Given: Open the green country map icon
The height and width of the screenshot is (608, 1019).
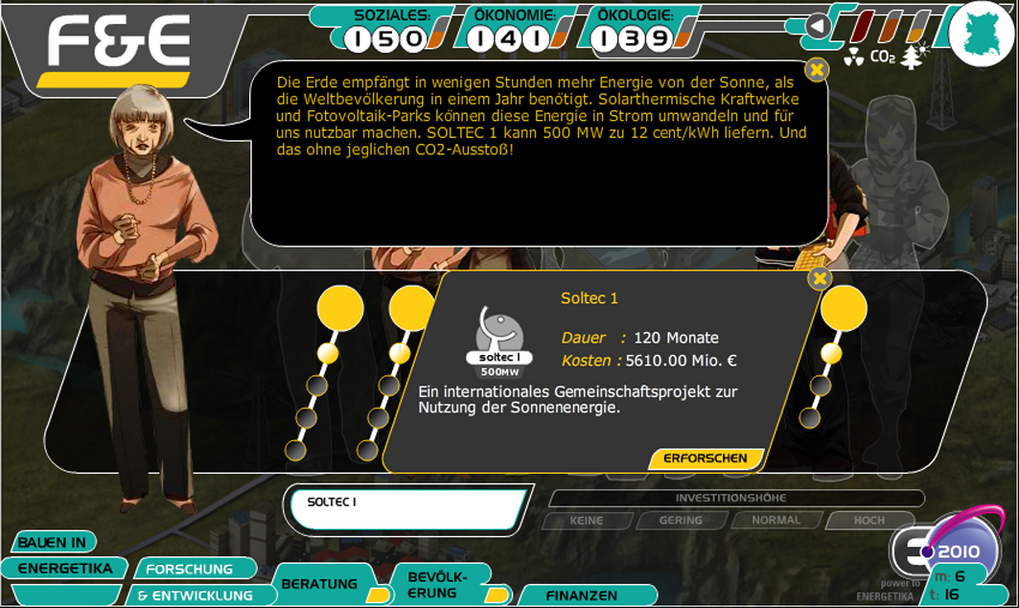Looking at the screenshot, I should pyautogui.click(x=981, y=33).
